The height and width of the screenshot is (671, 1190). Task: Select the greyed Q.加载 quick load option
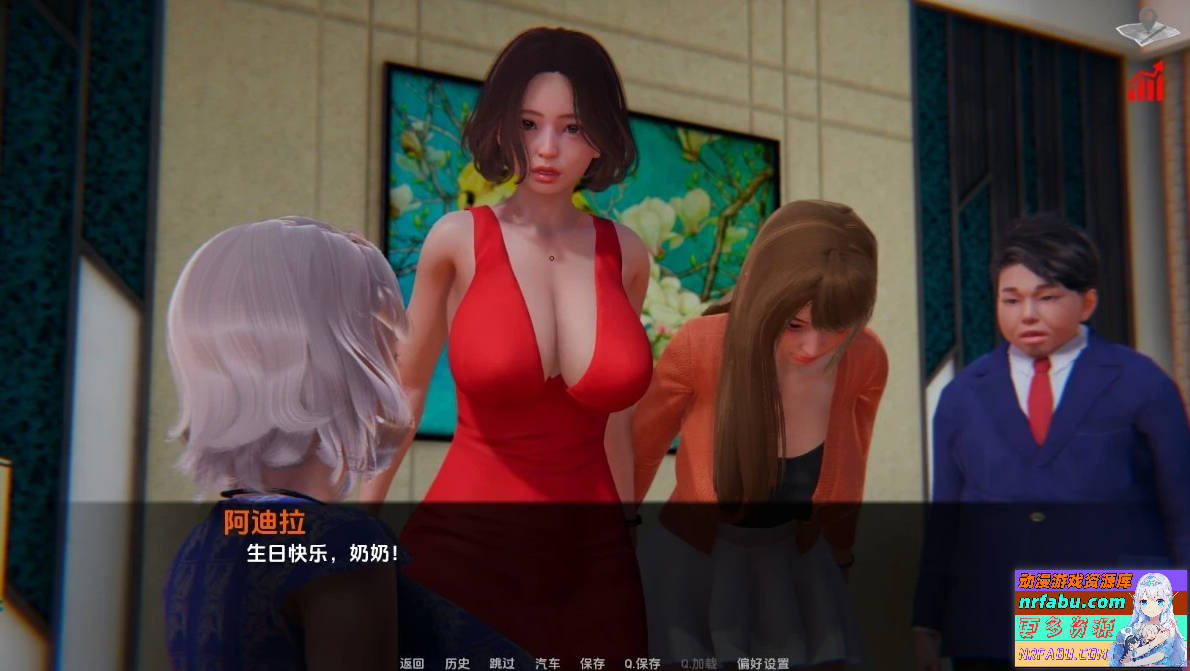click(699, 663)
